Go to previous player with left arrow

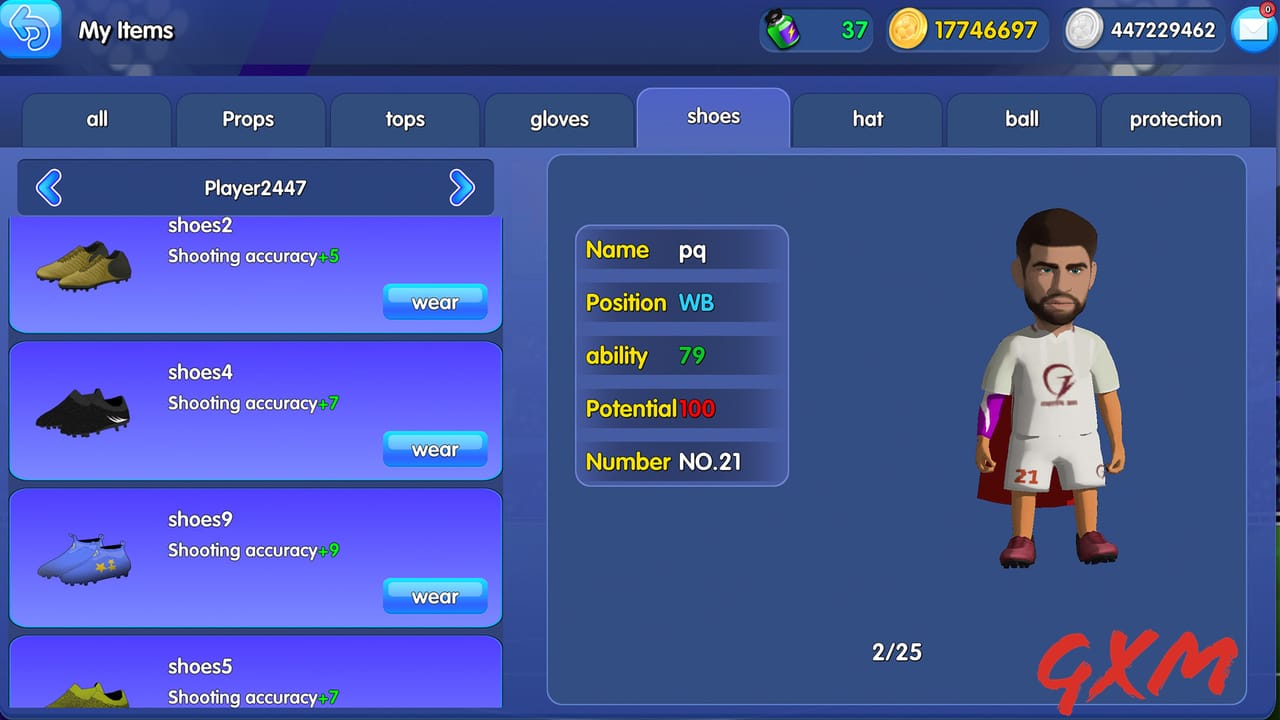point(48,187)
